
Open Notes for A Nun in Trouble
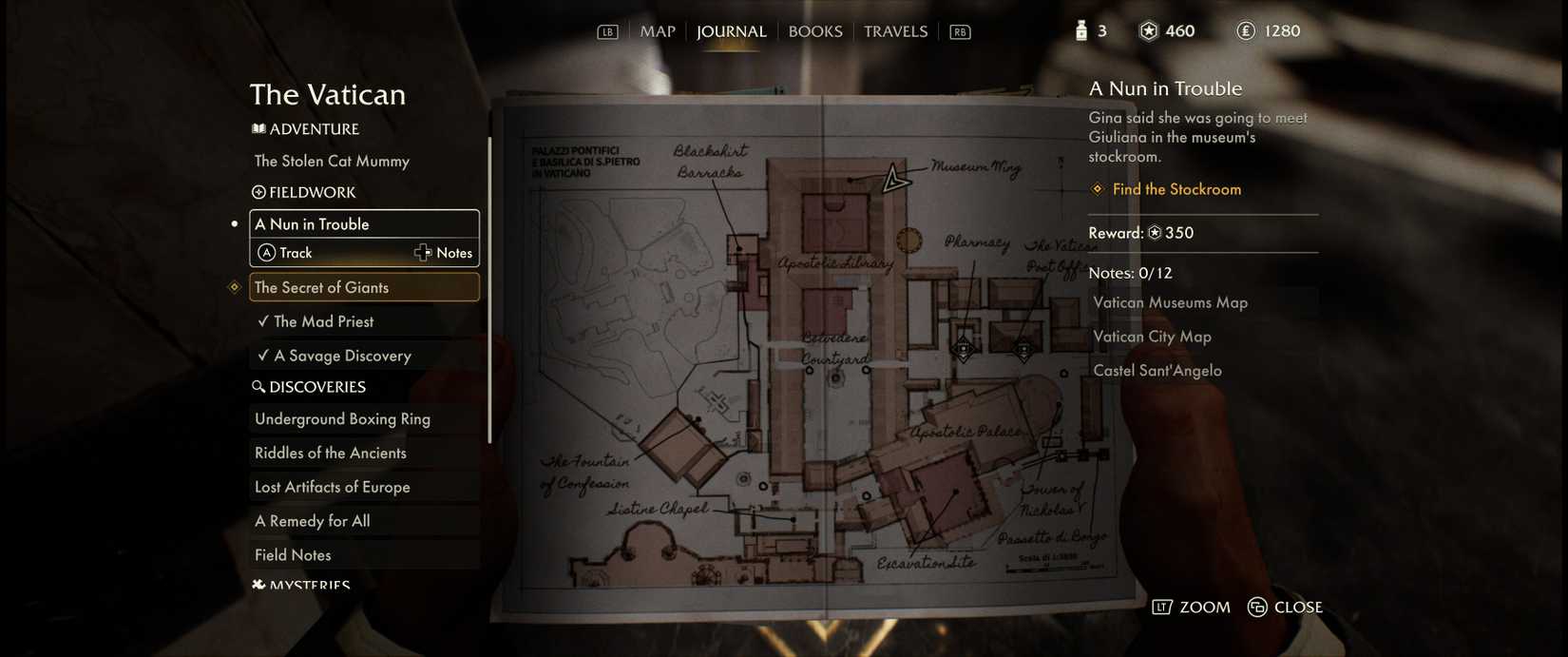[444, 253]
